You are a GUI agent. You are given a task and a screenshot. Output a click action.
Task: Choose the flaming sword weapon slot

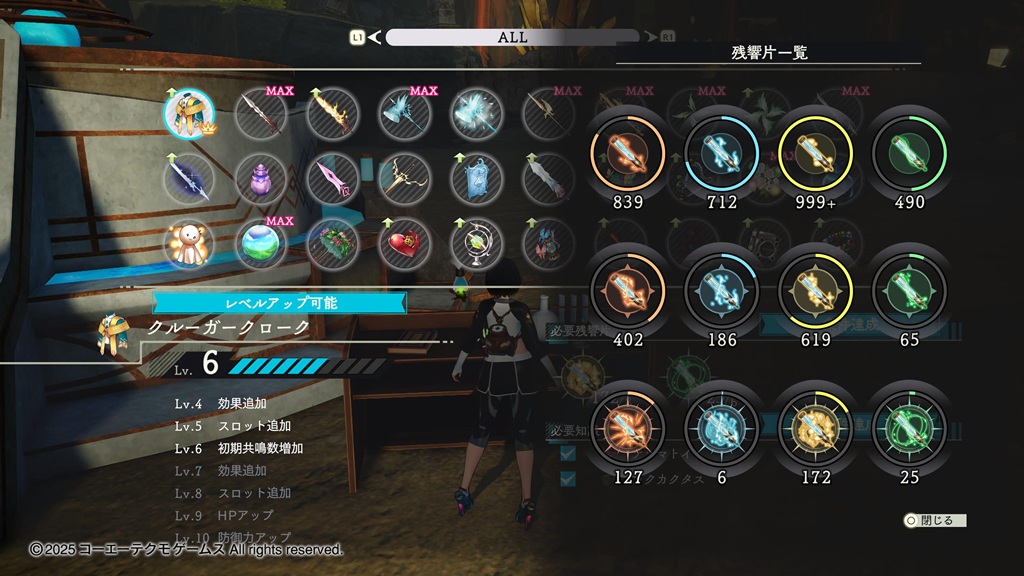tap(332, 114)
